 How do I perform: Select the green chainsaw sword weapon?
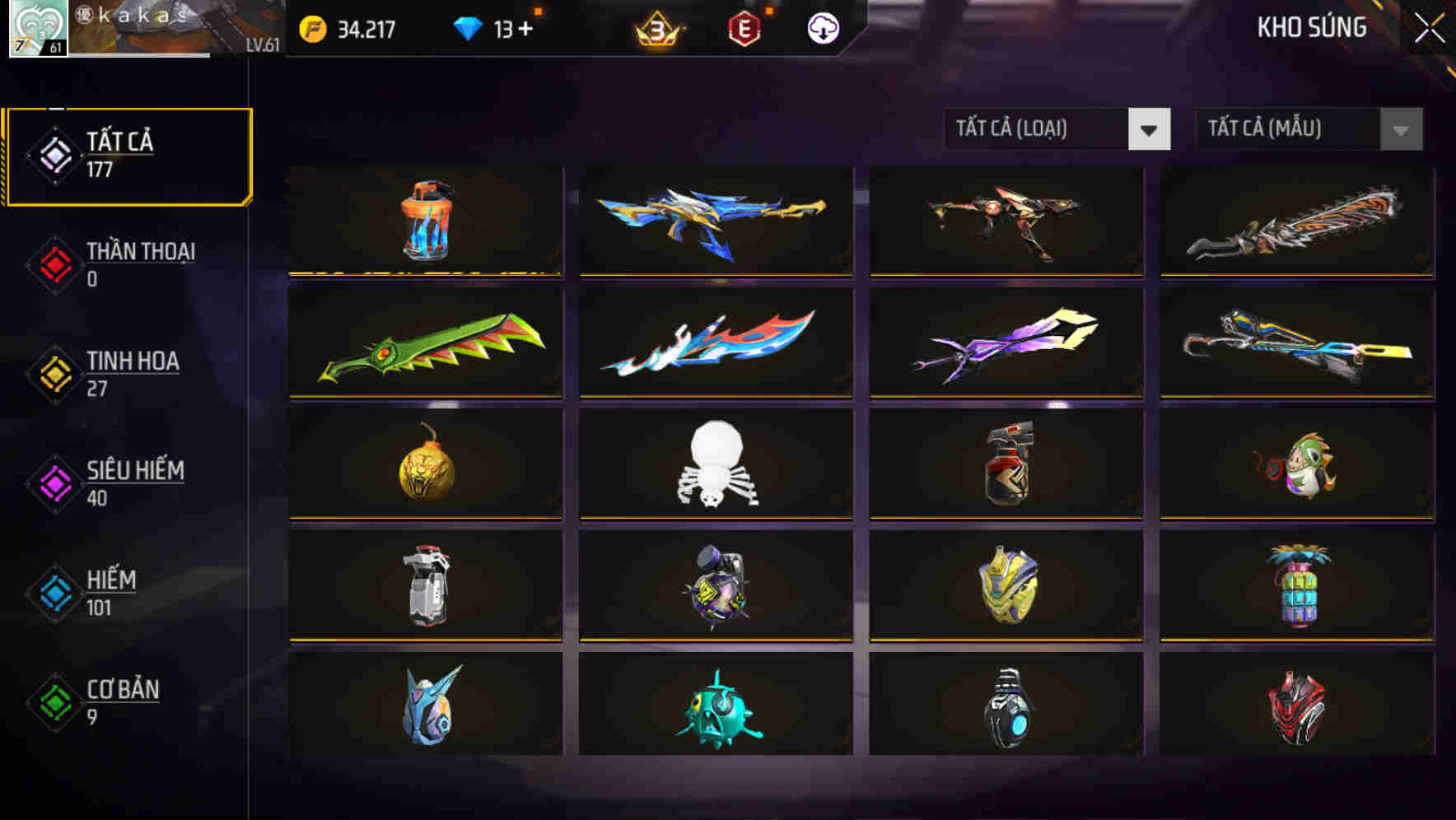click(x=426, y=343)
